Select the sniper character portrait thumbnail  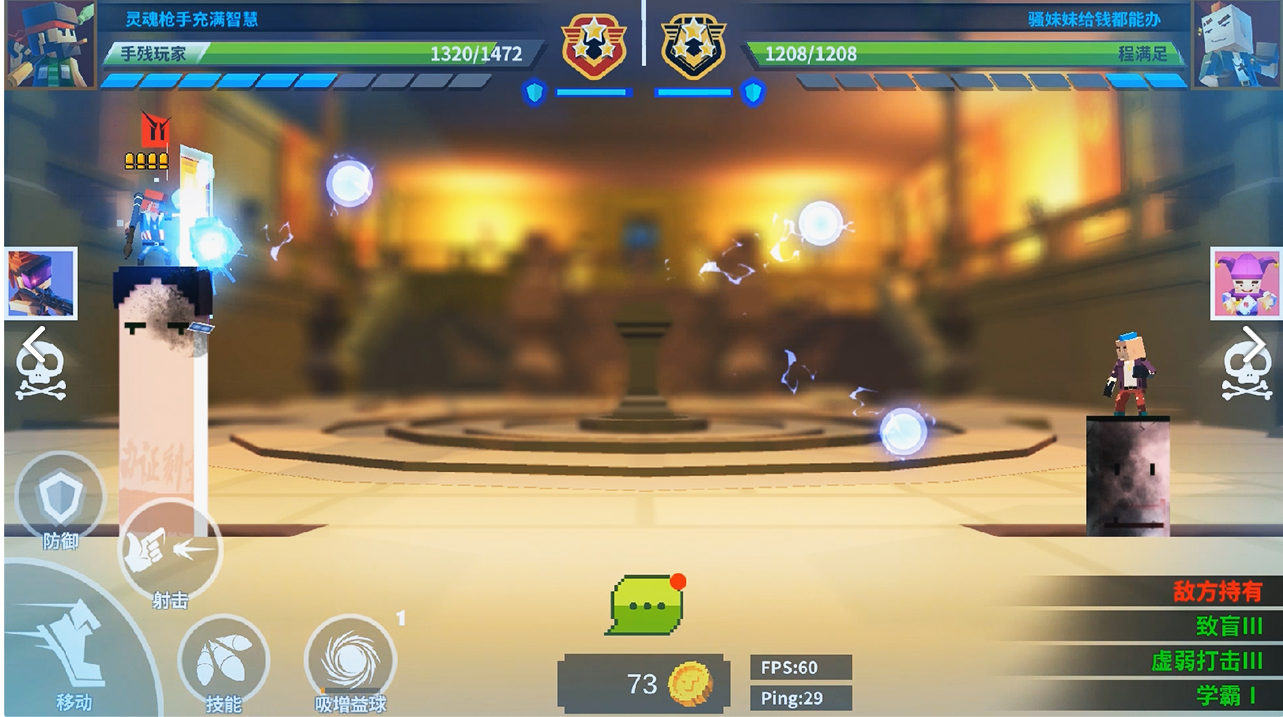(41, 283)
